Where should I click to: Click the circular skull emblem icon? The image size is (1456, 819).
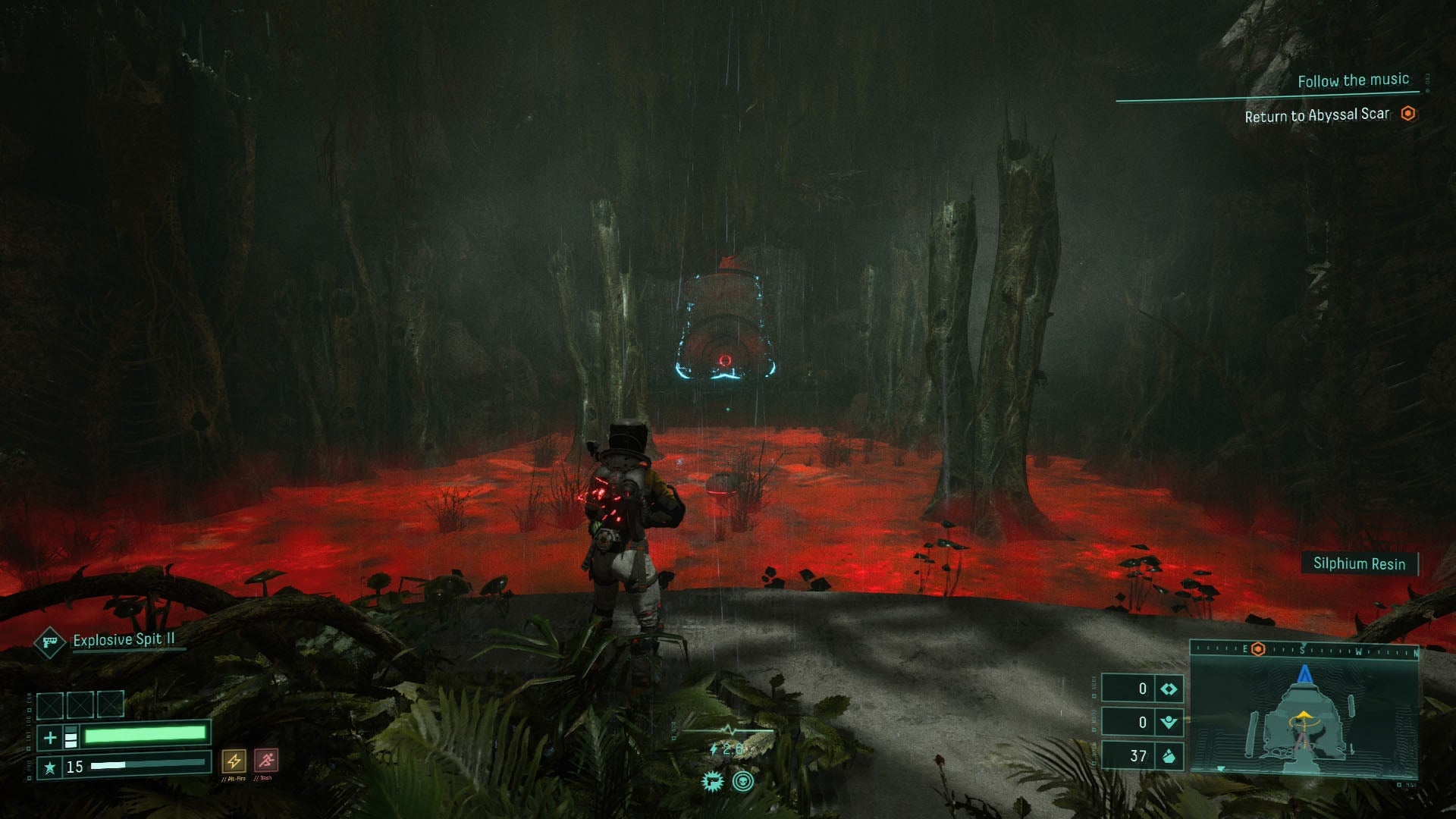tap(743, 781)
